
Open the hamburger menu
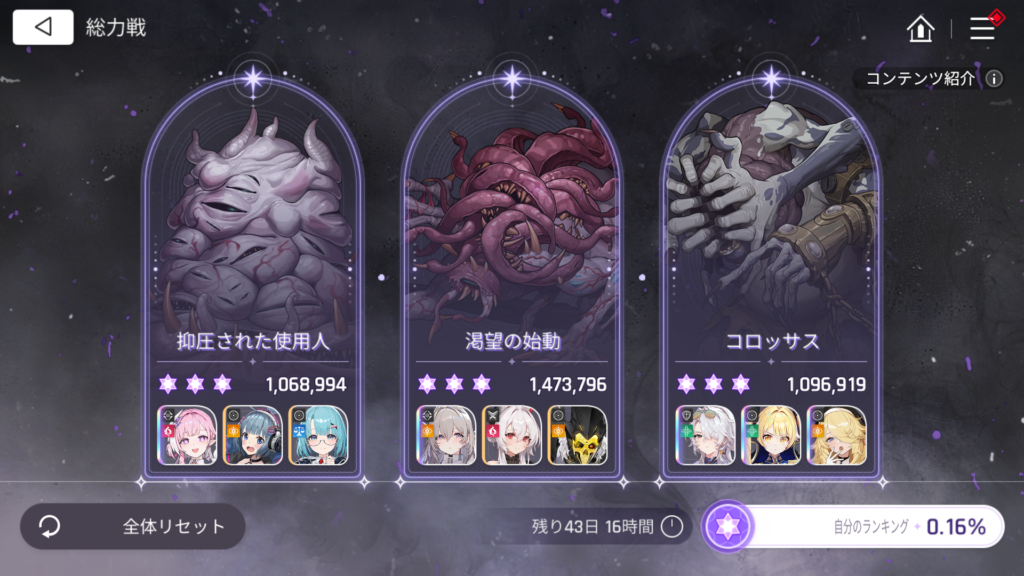click(982, 28)
